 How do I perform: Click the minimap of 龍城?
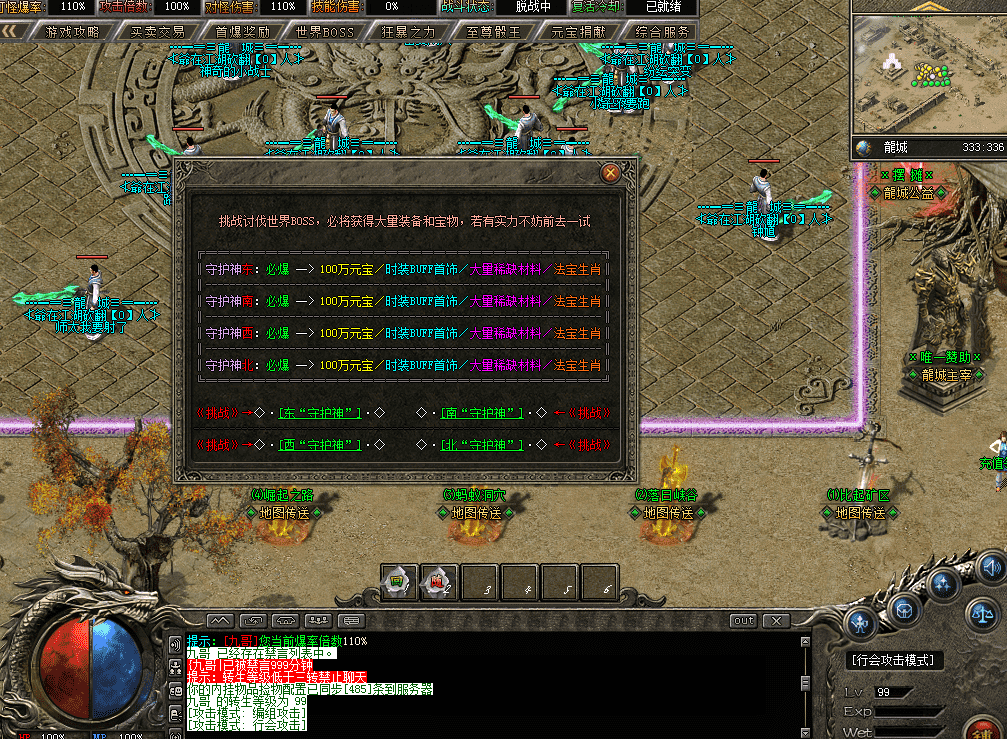click(x=928, y=74)
